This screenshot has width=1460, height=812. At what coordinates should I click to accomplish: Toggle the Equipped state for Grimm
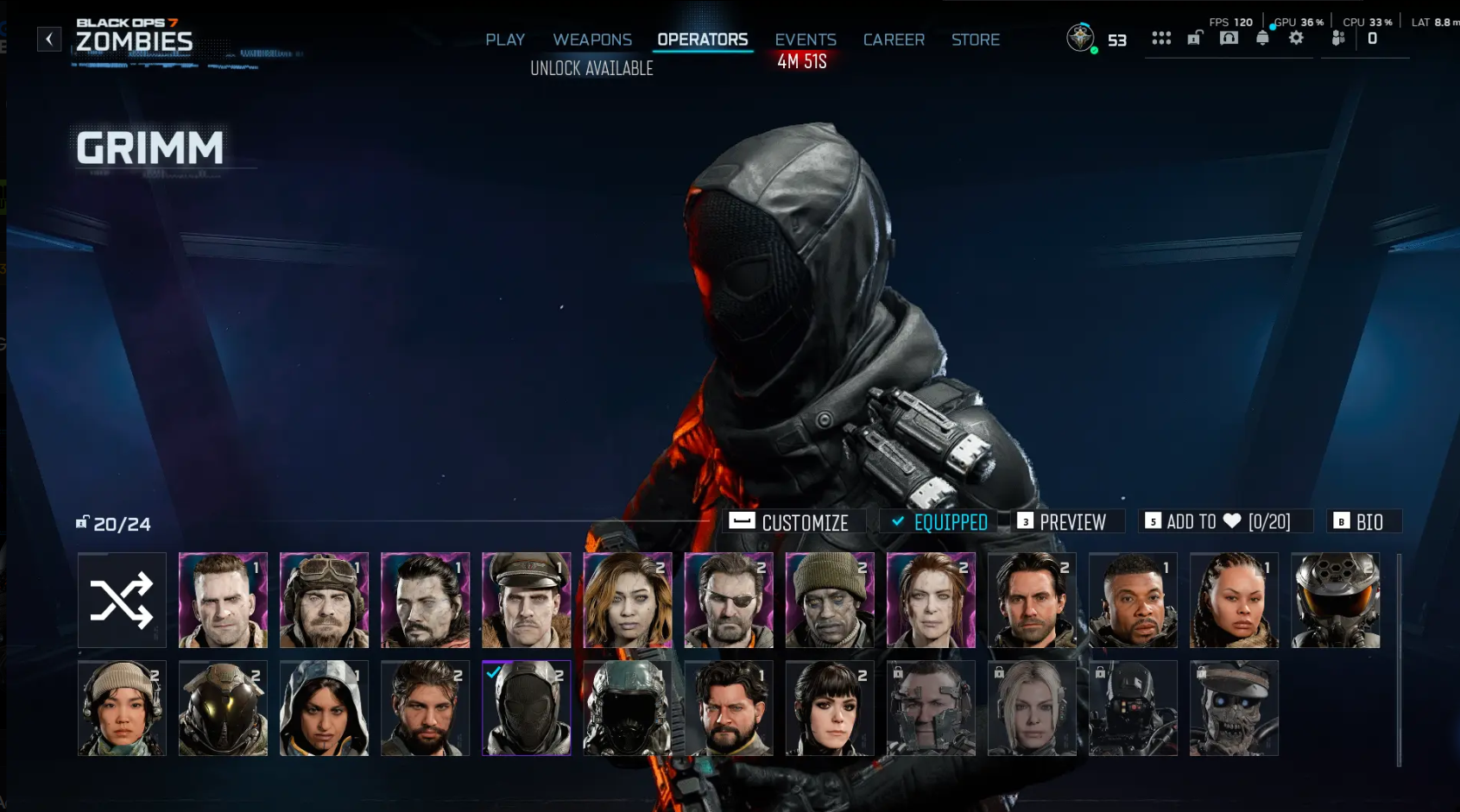(940, 521)
